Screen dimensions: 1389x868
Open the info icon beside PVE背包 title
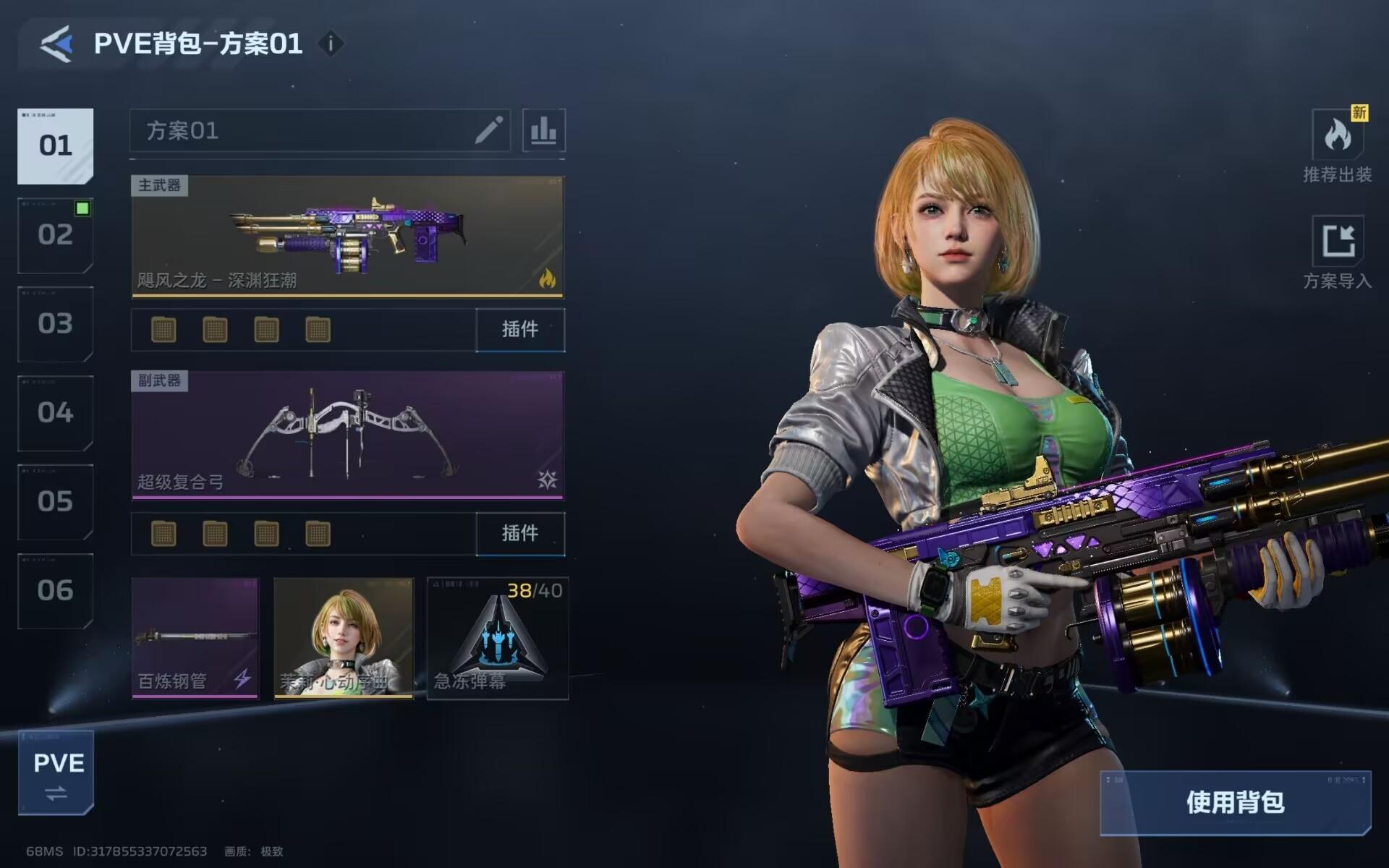click(x=331, y=44)
